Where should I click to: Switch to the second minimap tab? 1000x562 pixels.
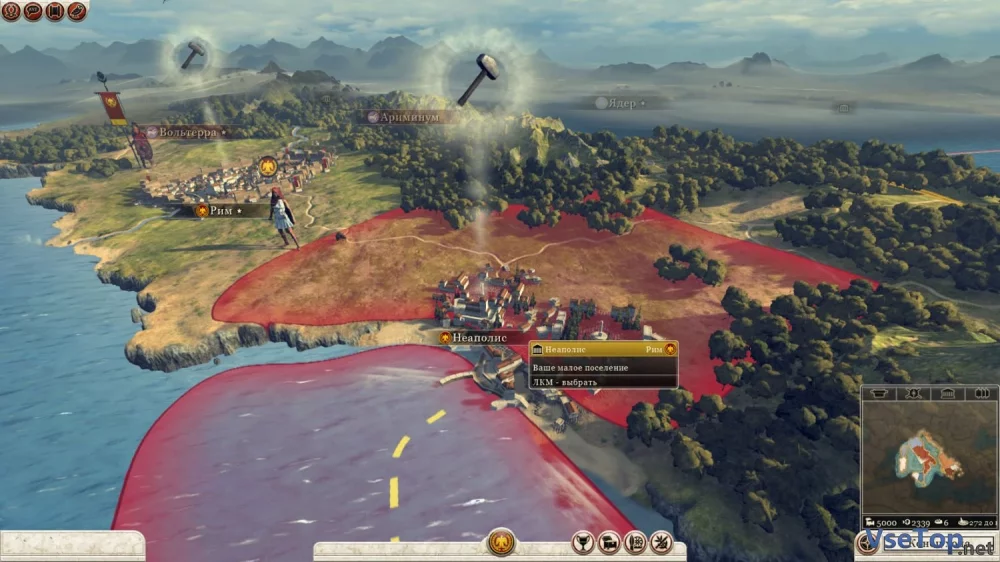point(912,394)
